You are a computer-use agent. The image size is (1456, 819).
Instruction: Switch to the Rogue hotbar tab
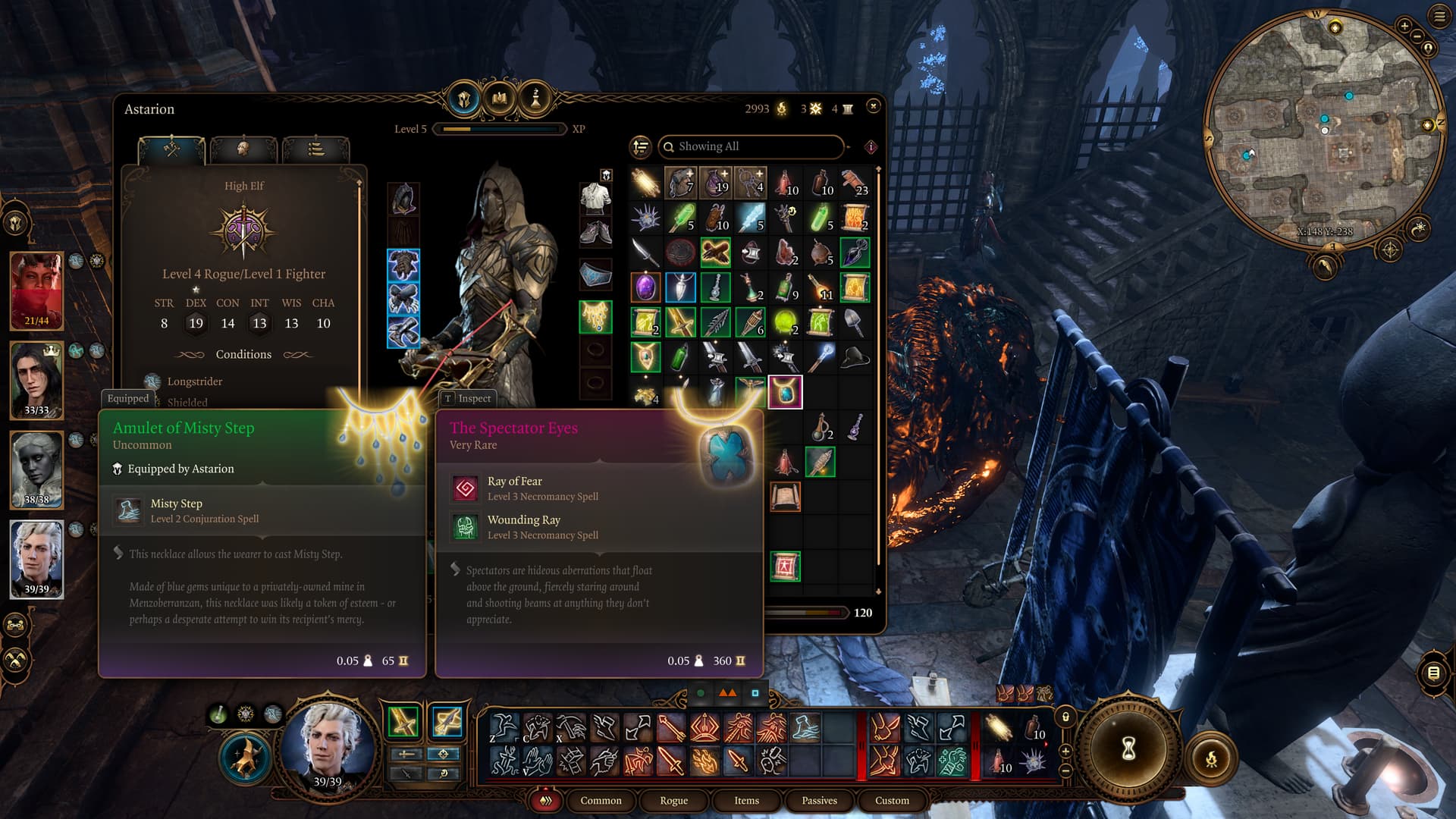coord(673,801)
